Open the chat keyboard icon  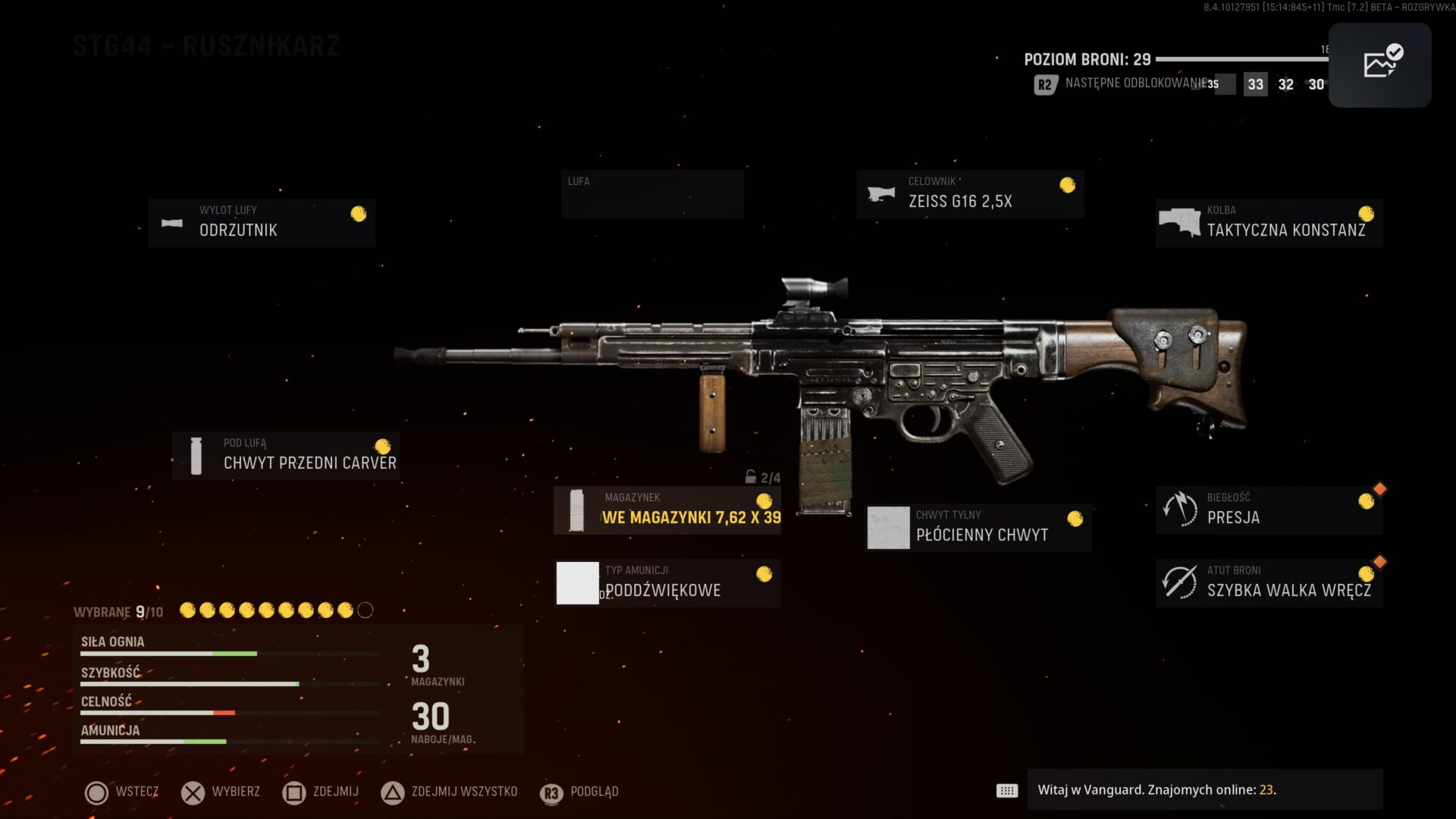(1007, 791)
